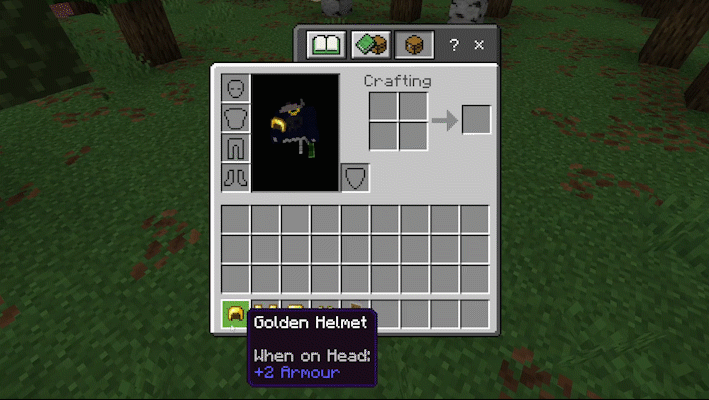Click the off-hand shield slot
Screen dimensions: 709x400
pyautogui.click(x=355, y=178)
